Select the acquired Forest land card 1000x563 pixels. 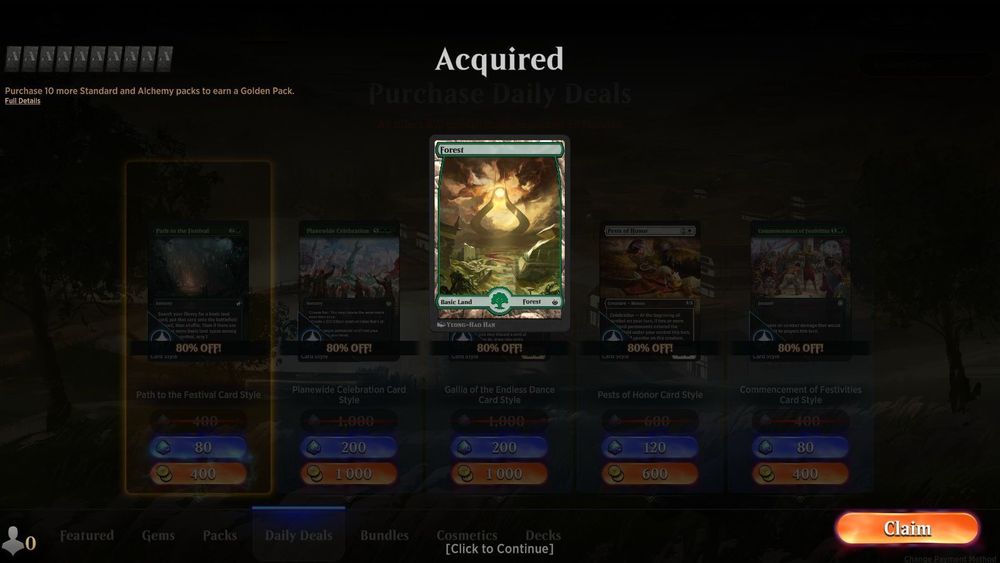click(500, 232)
